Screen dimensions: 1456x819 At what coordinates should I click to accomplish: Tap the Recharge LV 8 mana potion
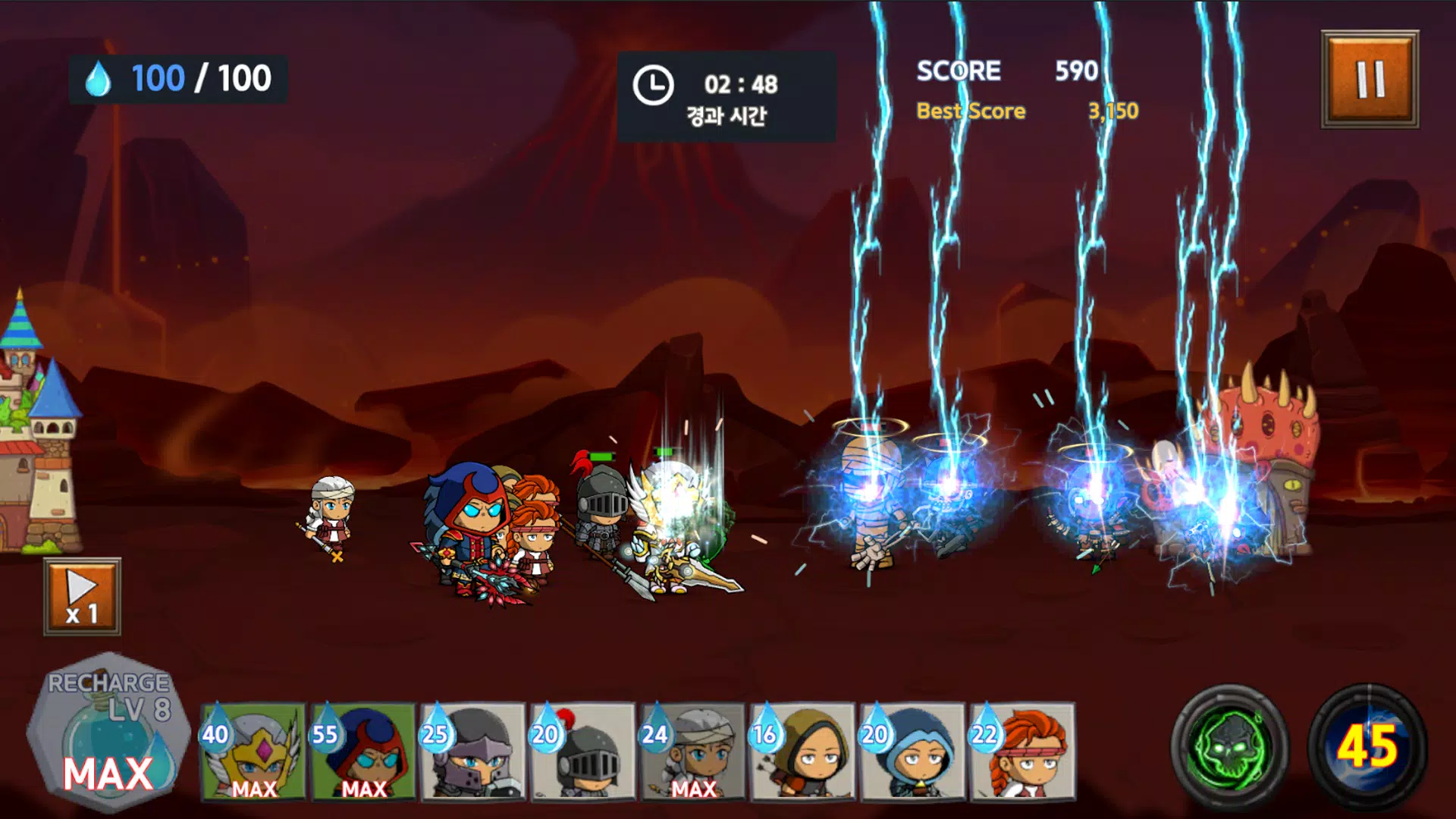(108, 733)
